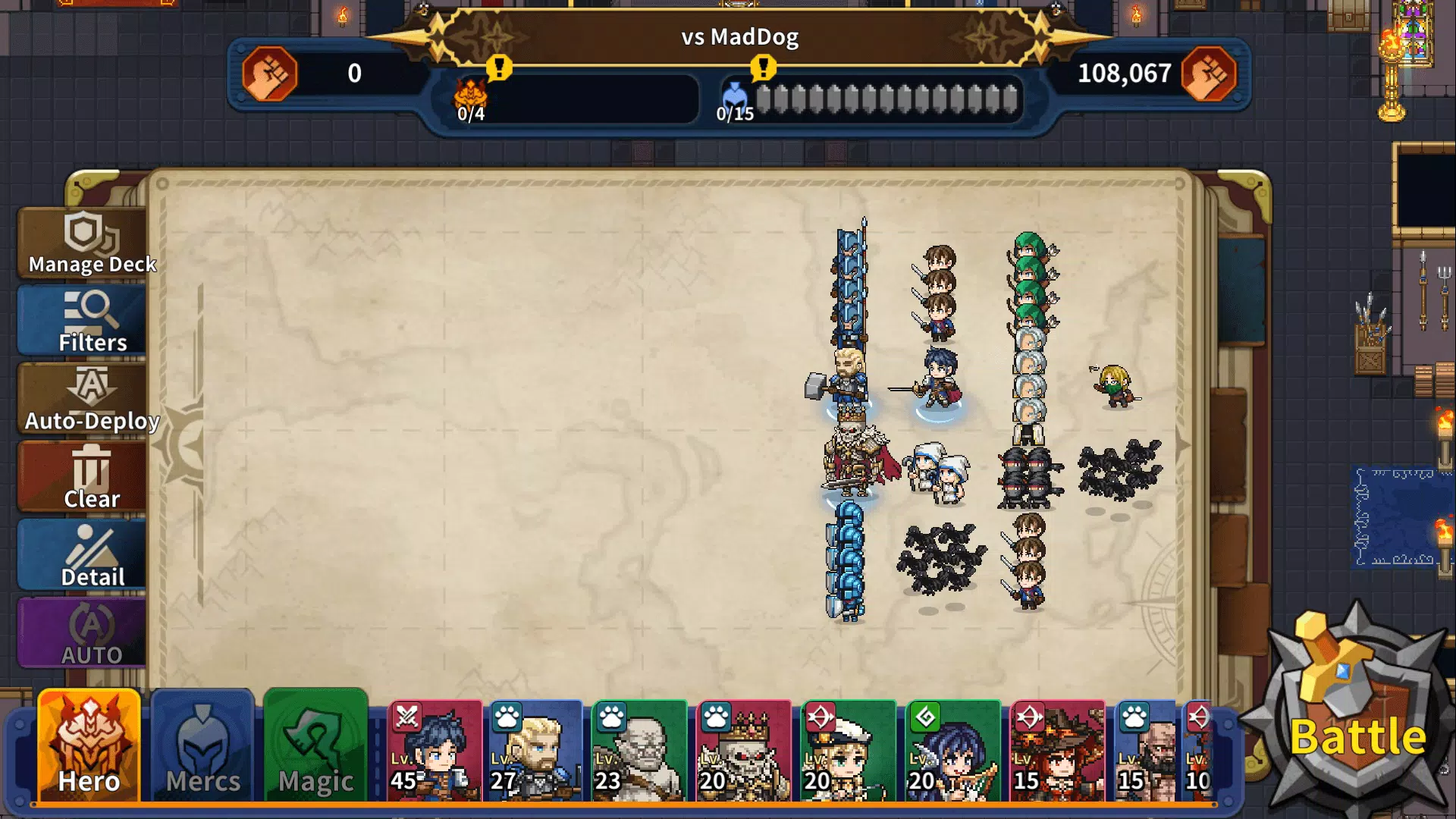Click the blue helmet icon on the 0/15 gauge
This screenshot has width=1456, height=819.
734,97
